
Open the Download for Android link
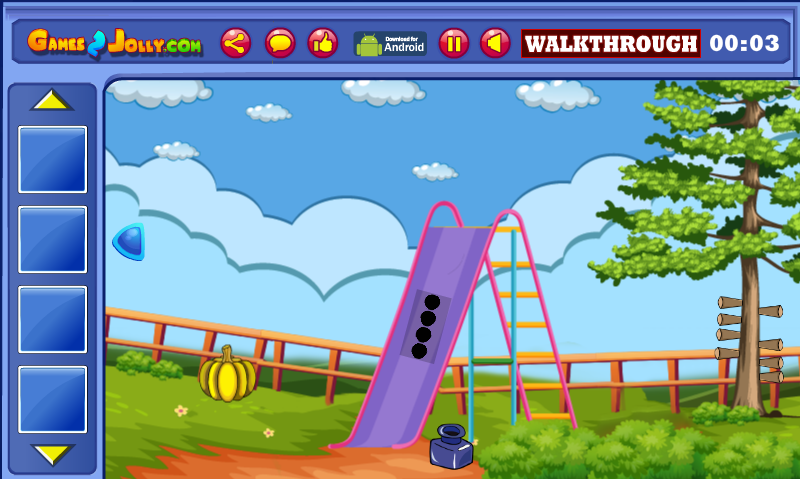390,44
